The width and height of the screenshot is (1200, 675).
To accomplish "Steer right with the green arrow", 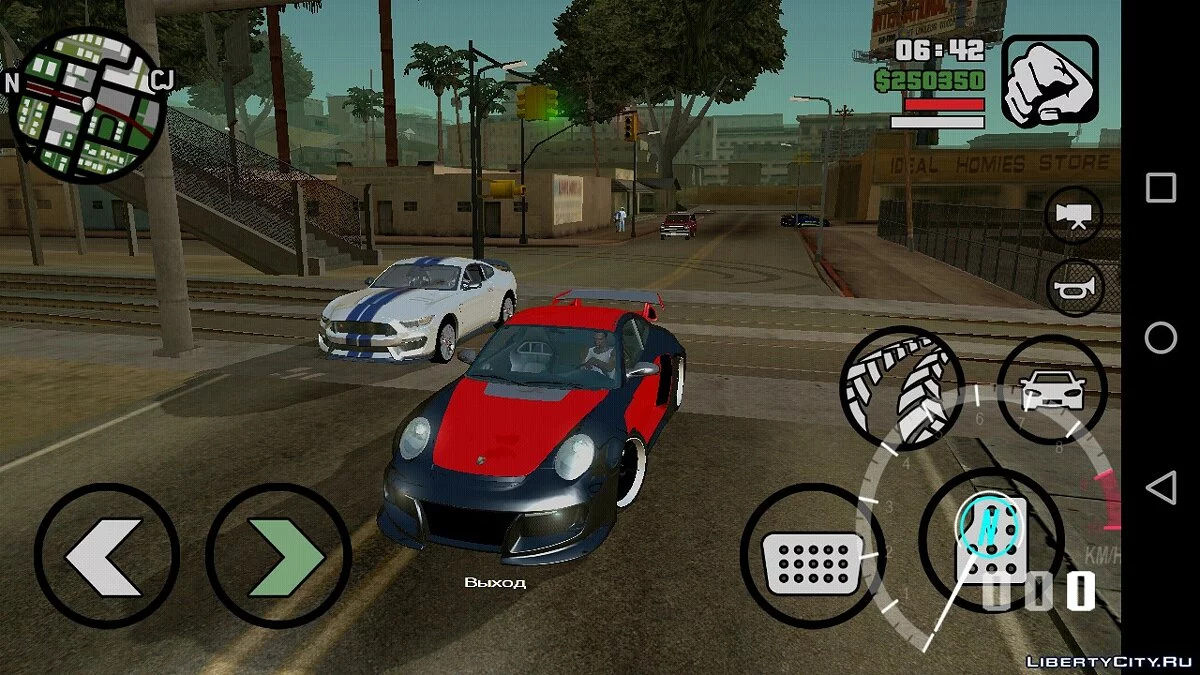I will pos(278,554).
